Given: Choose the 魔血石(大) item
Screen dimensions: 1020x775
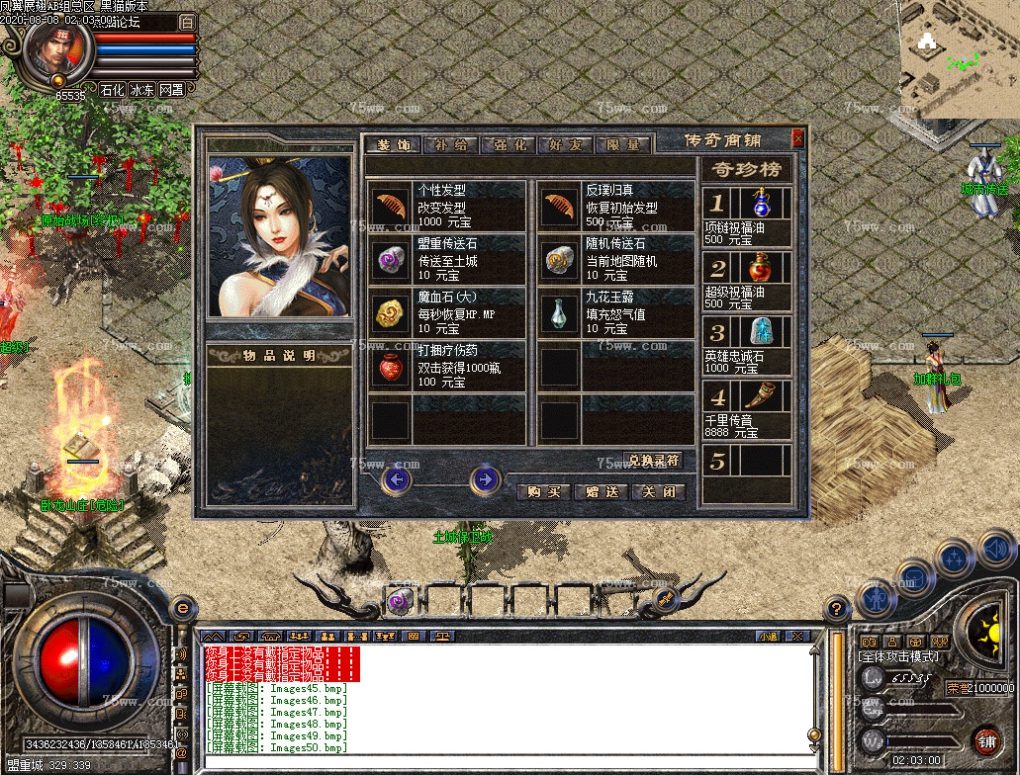Looking at the screenshot, I should point(391,314).
